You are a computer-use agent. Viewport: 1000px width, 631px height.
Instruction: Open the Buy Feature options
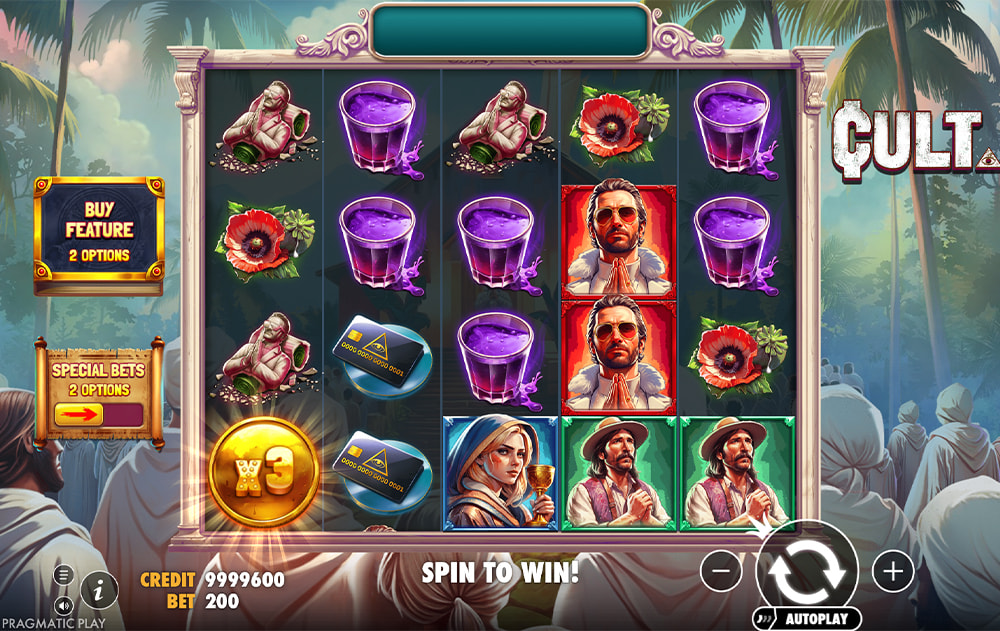pos(99,235)
